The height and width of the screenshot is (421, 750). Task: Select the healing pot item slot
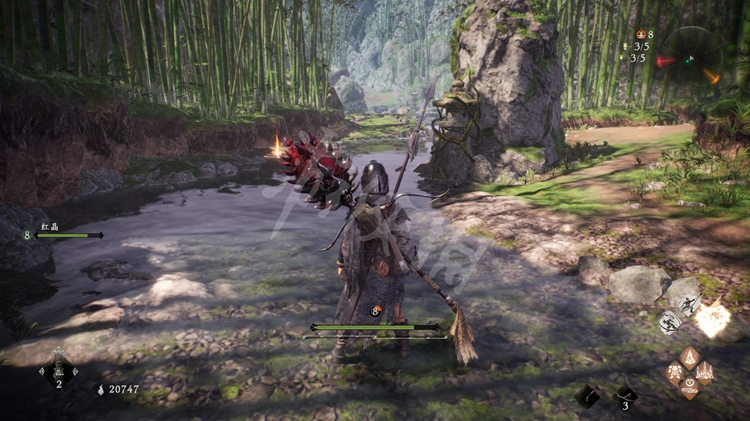(58, 370)
